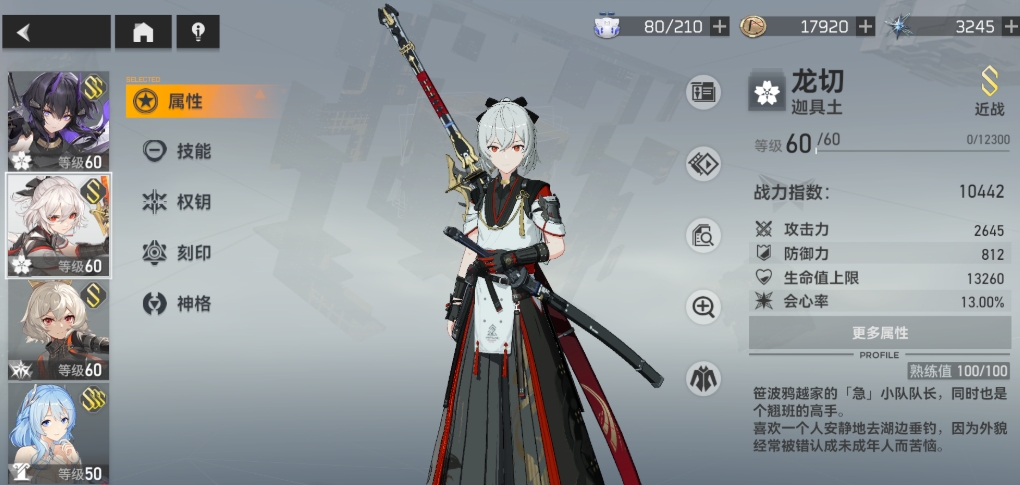
Task: Switch to the 刻印 tab
Action: 192,252
